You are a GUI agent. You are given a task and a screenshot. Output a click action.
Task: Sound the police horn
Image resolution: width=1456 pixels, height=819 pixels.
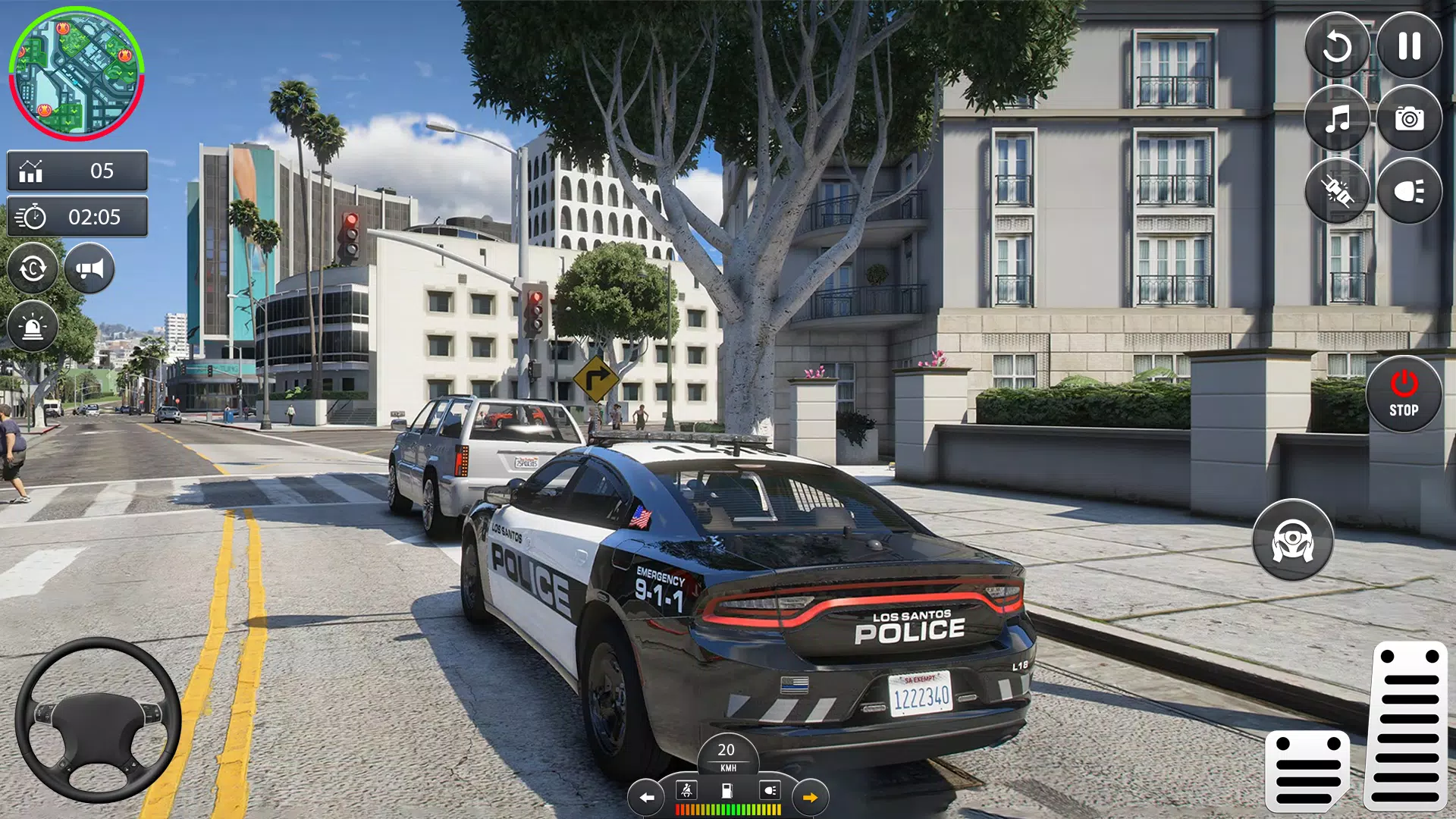pos(89,268)
